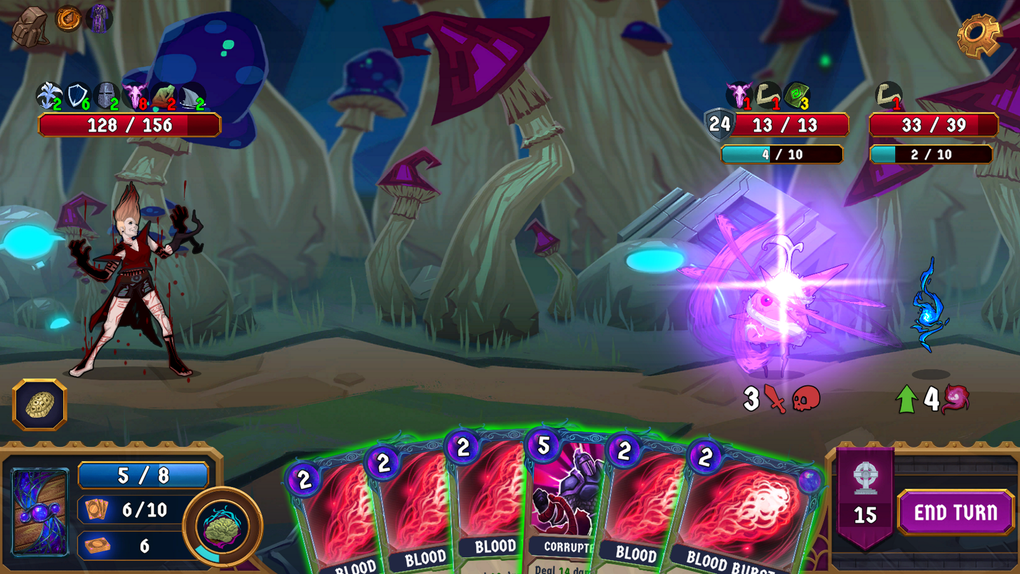Inspect the player's pink skull debuff
Viewport: 1020px width, 574px height.
click(x=135, y=96)
